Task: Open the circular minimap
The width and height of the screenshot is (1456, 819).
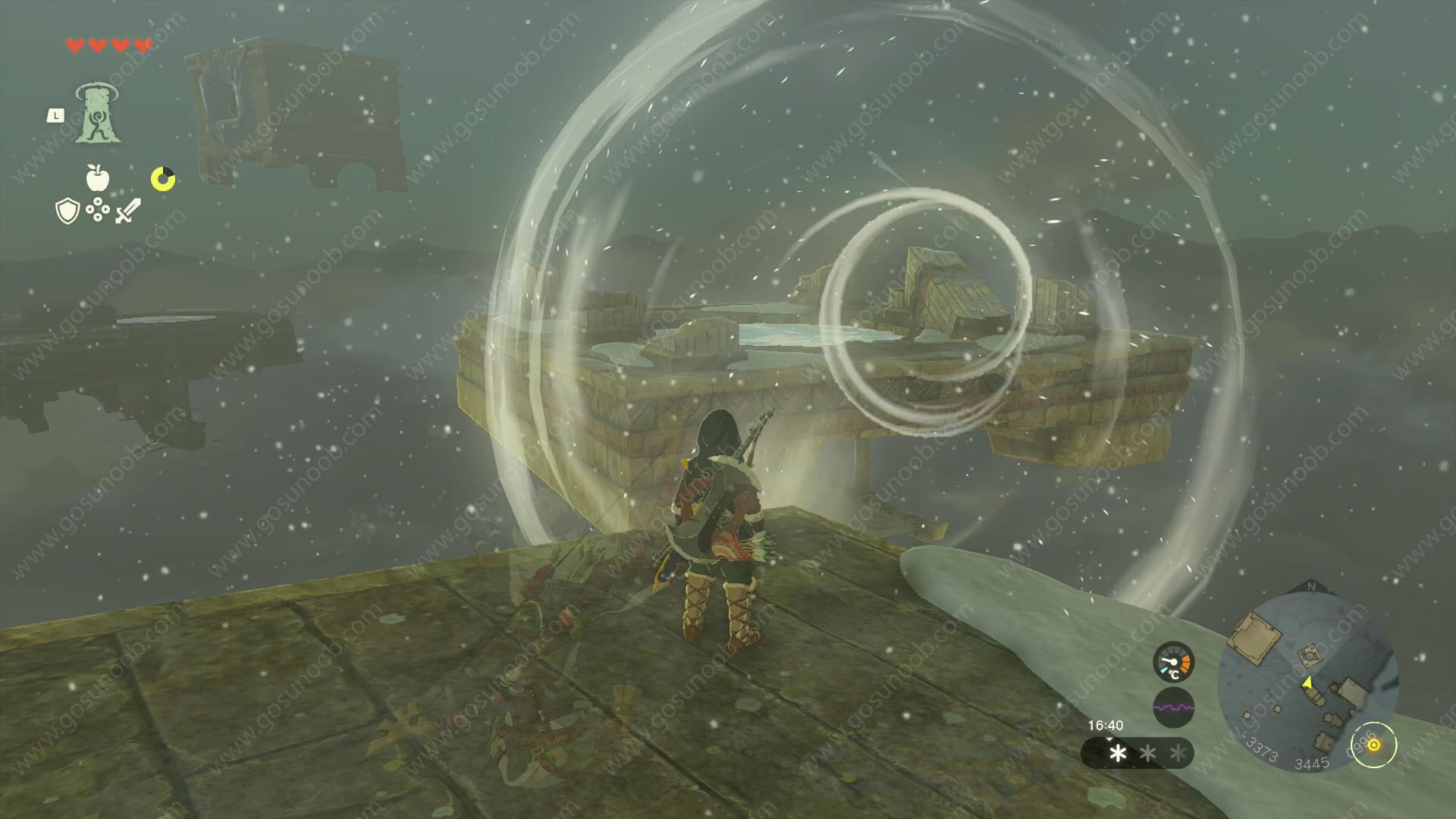Action: pyautogui.click(x=1307, y=681)
